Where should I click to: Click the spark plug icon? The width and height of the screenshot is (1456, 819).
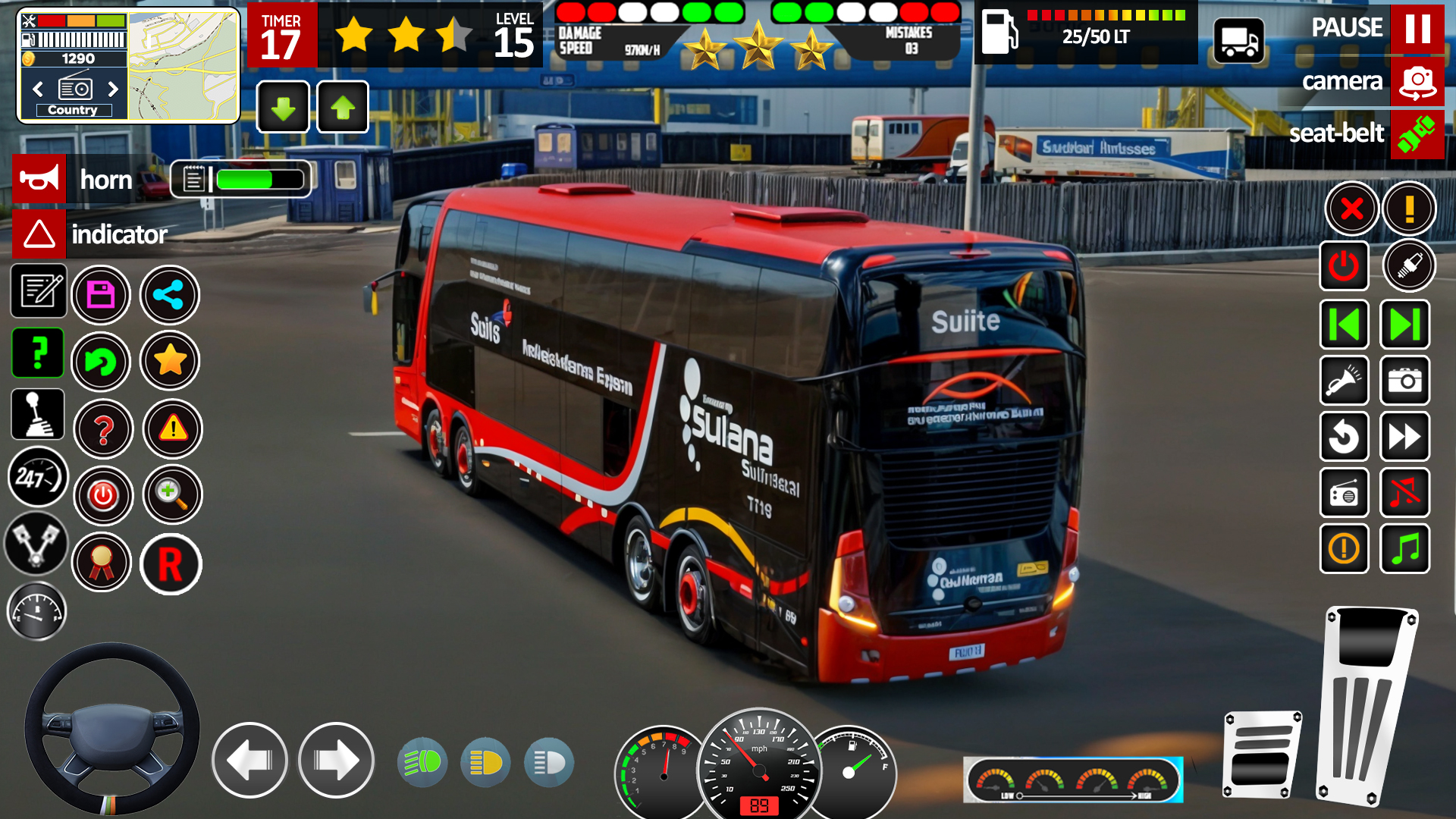point(1407,266)
